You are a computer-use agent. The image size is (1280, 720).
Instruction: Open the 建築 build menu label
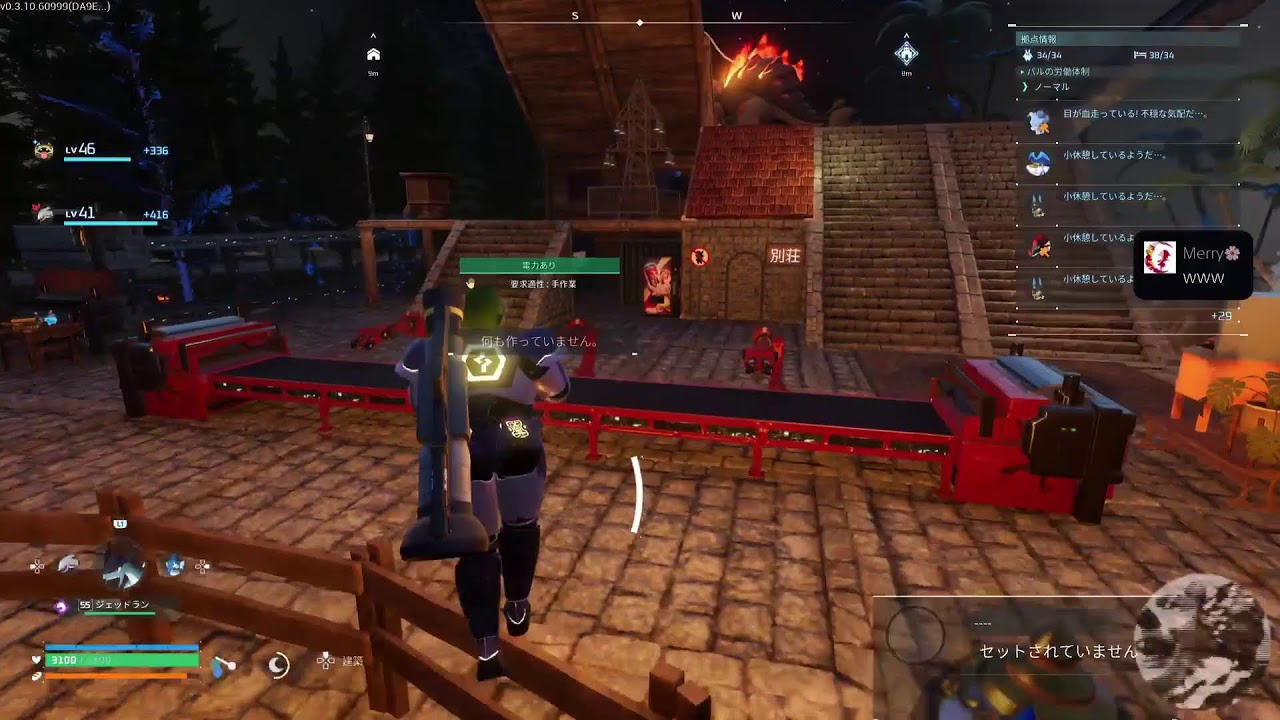point(352,661)
